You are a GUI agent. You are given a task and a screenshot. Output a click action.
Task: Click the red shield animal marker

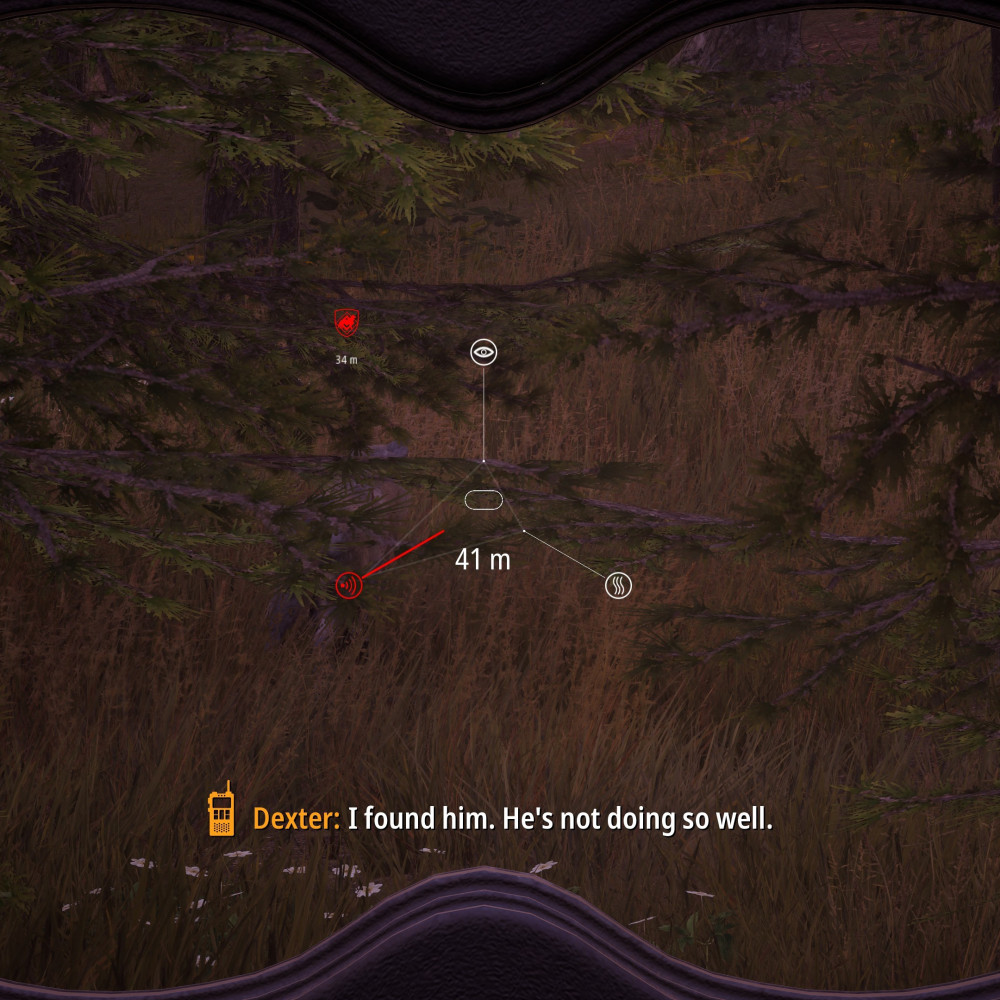point(346,322)
